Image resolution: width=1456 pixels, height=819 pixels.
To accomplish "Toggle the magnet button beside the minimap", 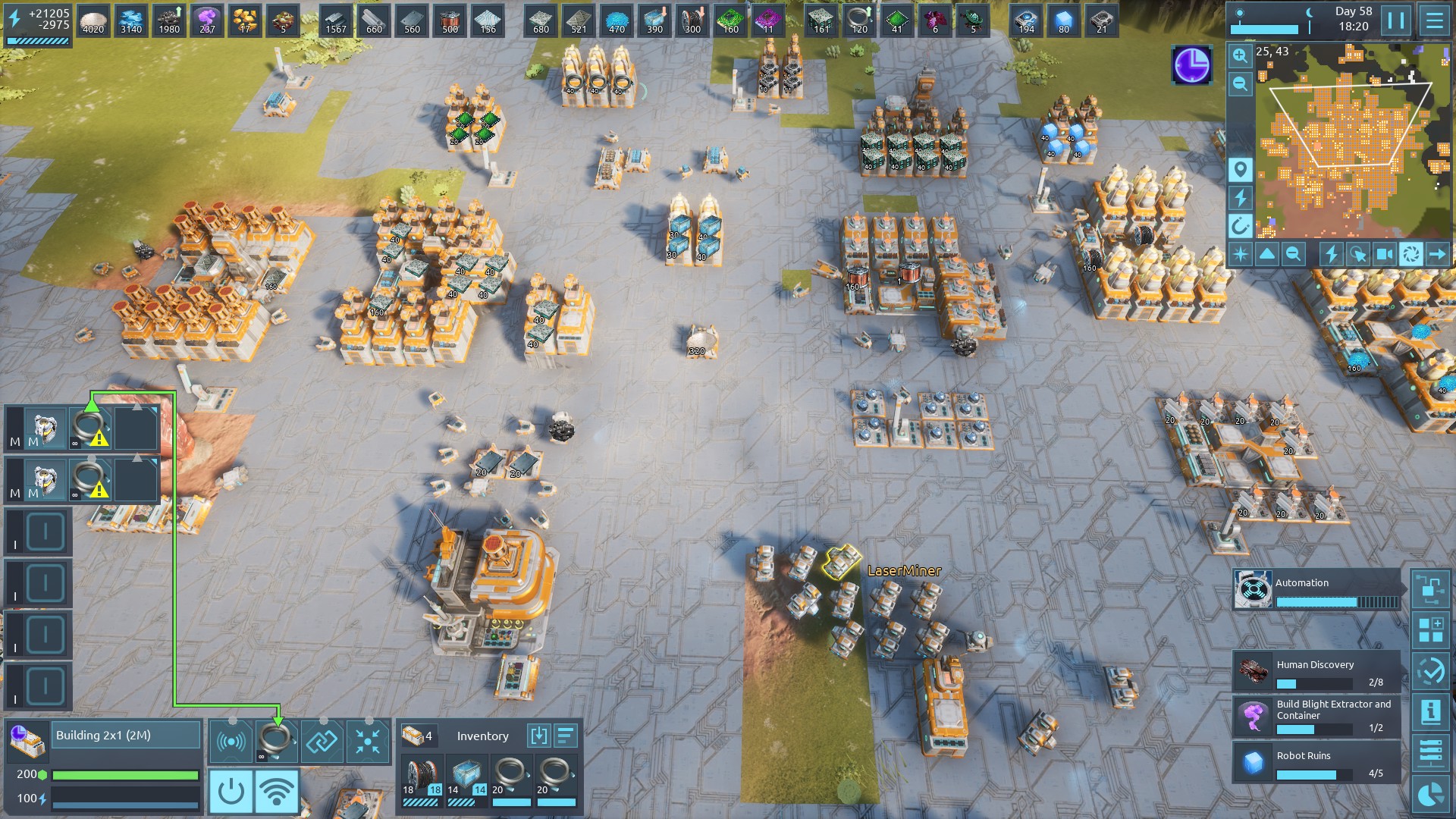I will [x=1240, y=225].
